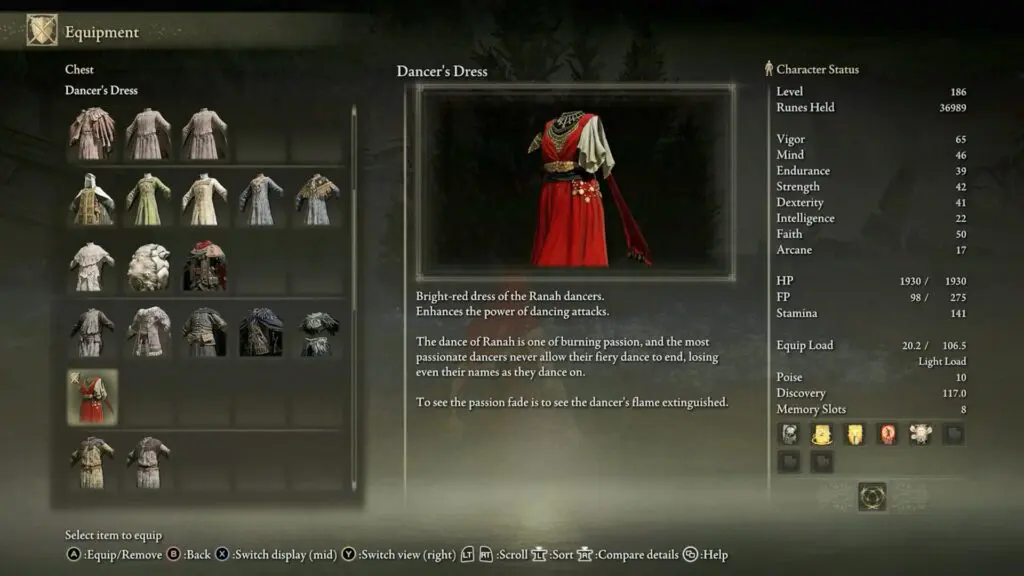Choose the green robe armor slot
This screenshot has height=576, width=1024.
[148, 199]
